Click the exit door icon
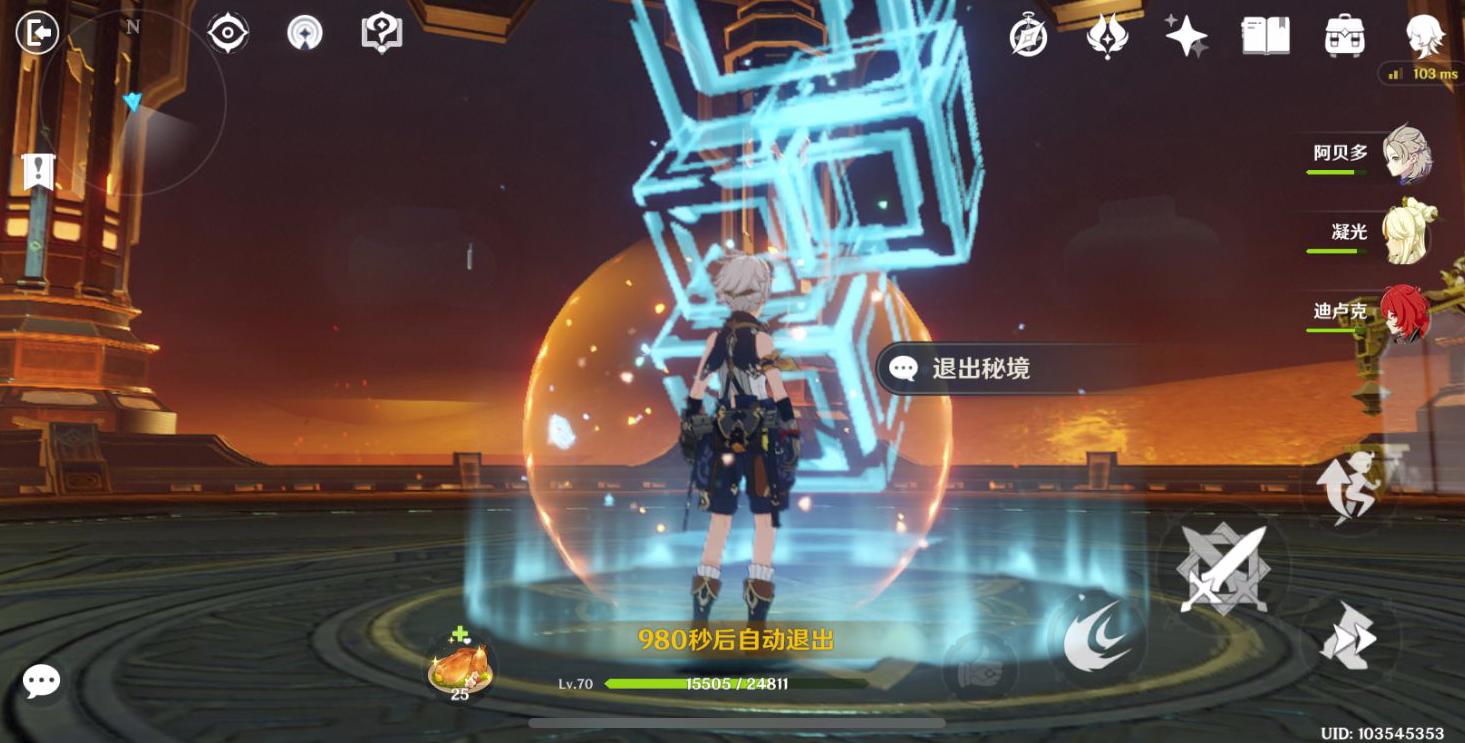The image size is (1465, 743). click(38, 33)
